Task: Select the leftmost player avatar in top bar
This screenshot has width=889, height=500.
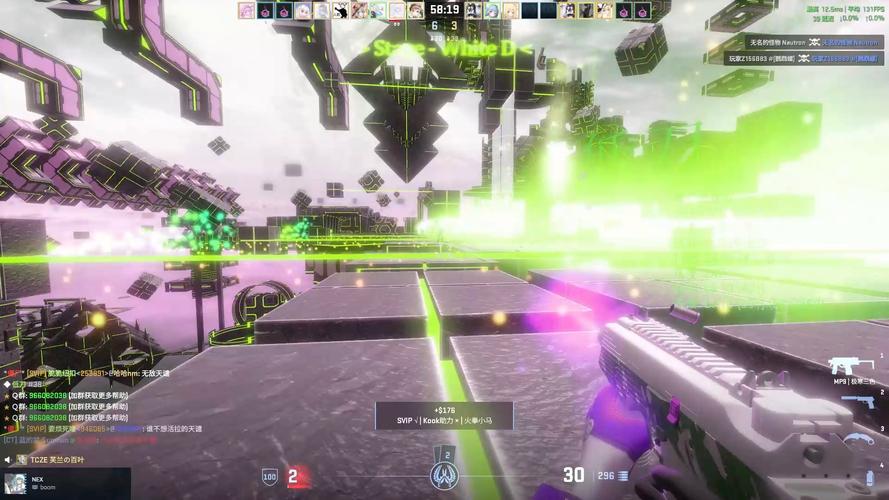Action: pos(246,10)
